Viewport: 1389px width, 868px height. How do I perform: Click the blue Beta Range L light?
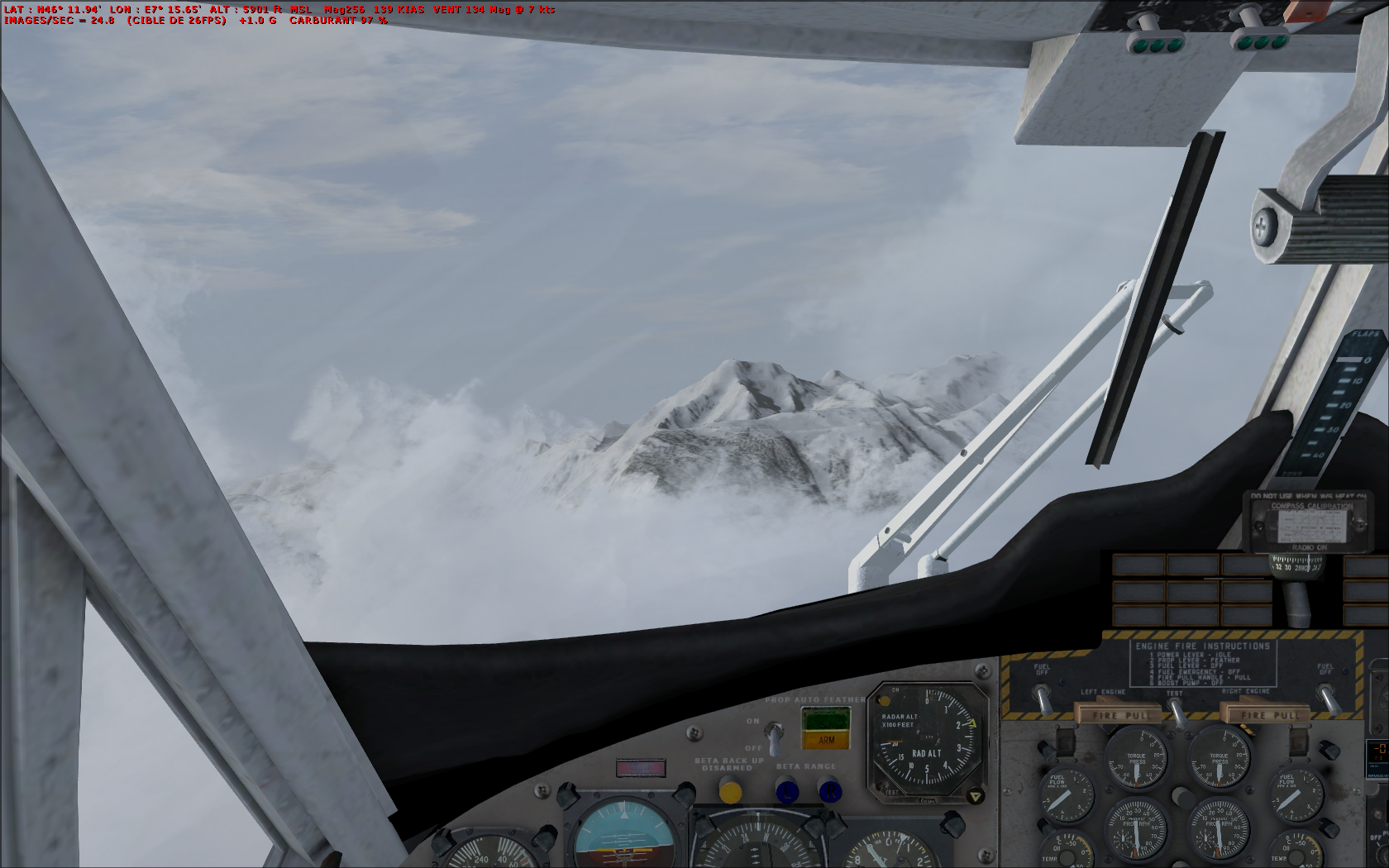787,792
